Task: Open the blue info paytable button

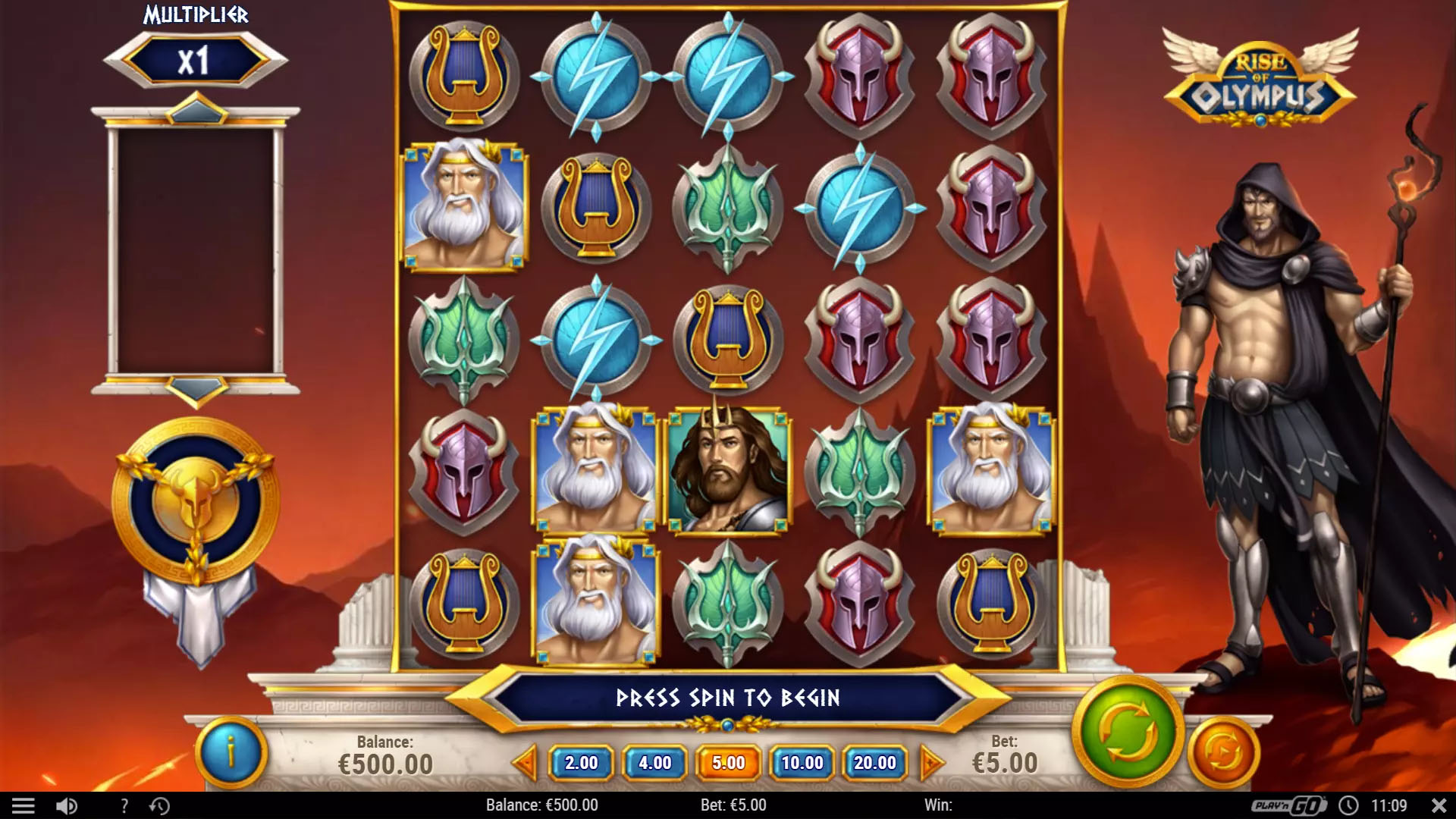Action: click(231, 752)
